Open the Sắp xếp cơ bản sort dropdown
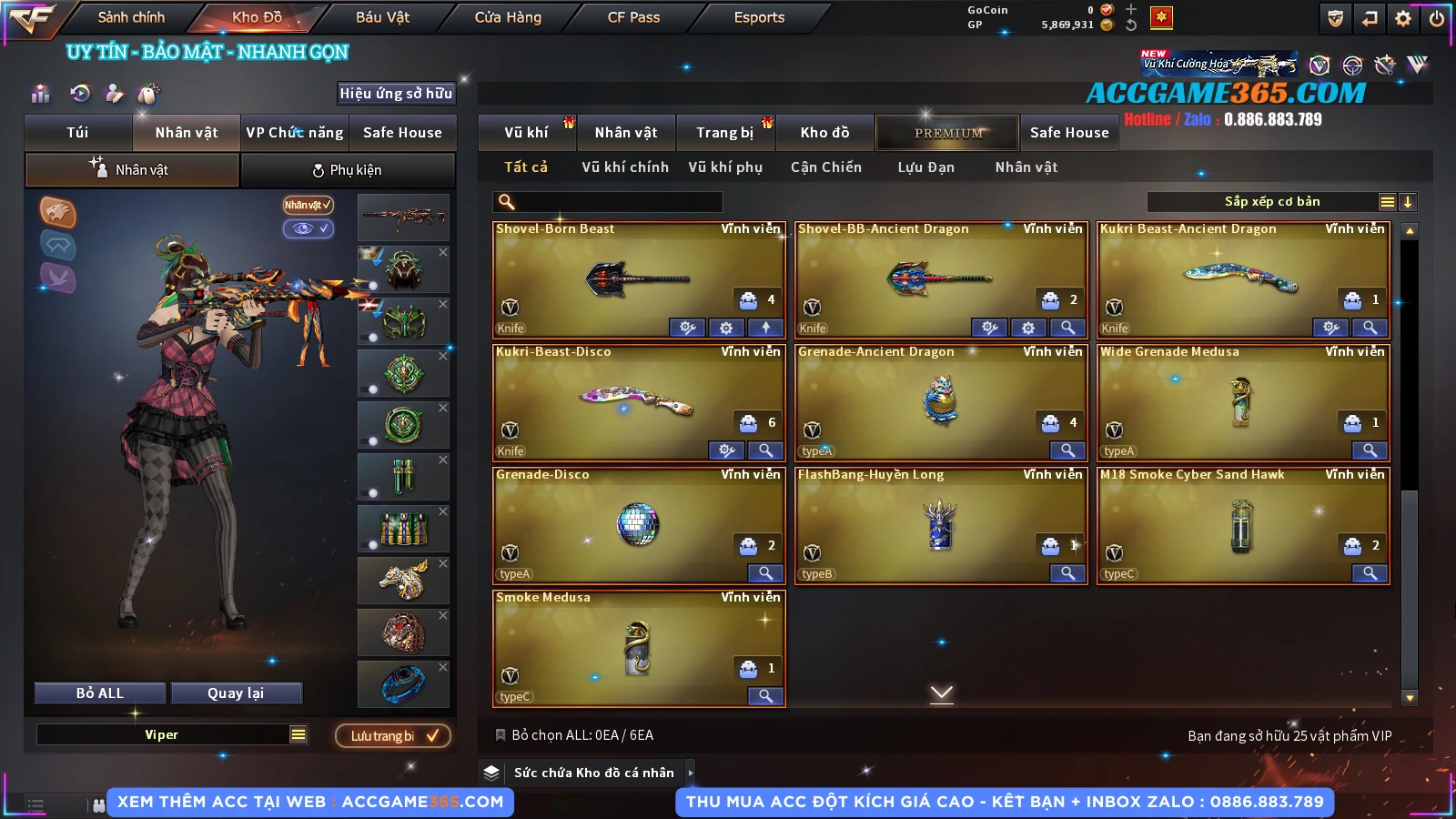The image size is (1456, 819). (x=1271, y=202)
